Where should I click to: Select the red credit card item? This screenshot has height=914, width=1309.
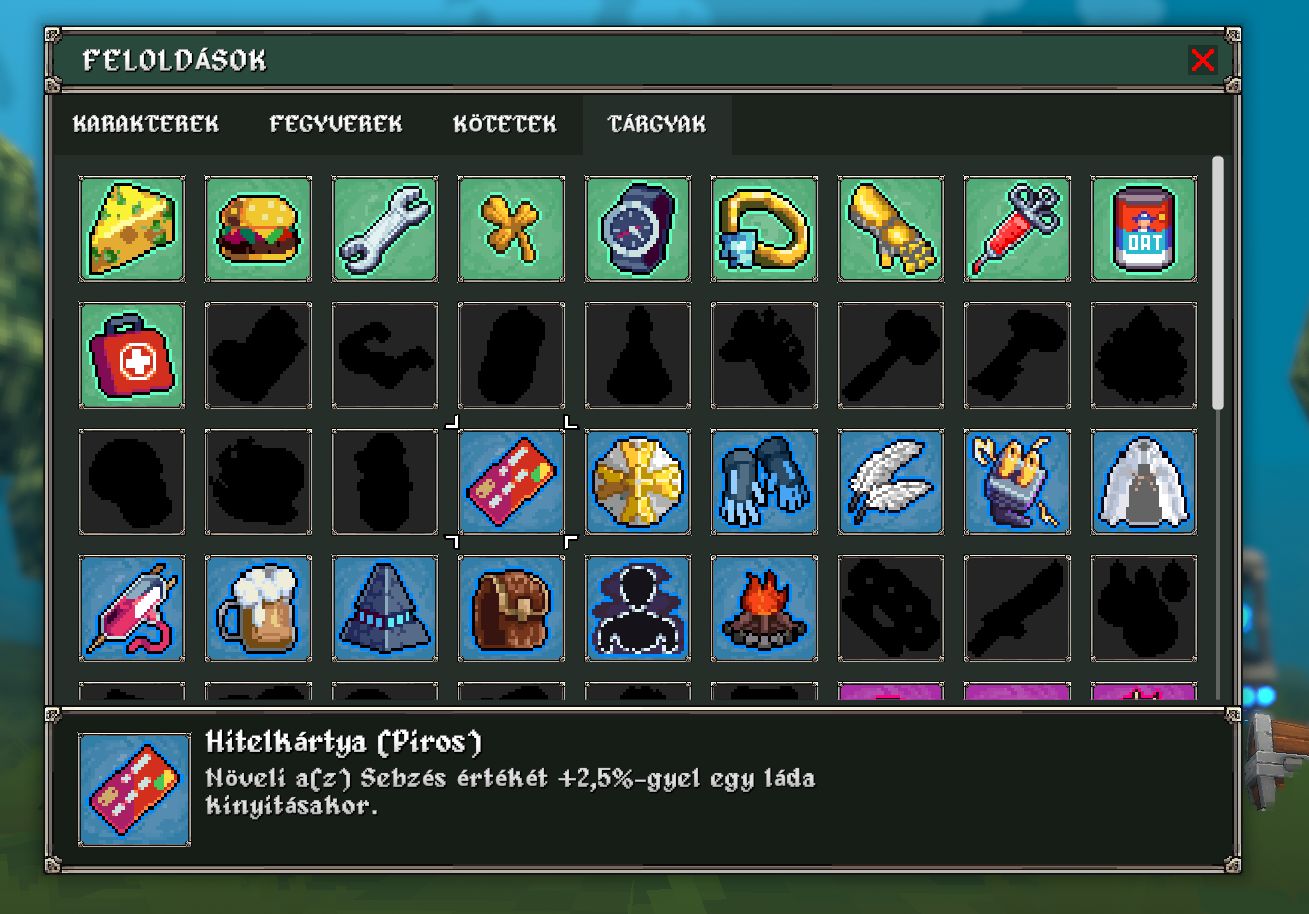click(x=511, y=482)
